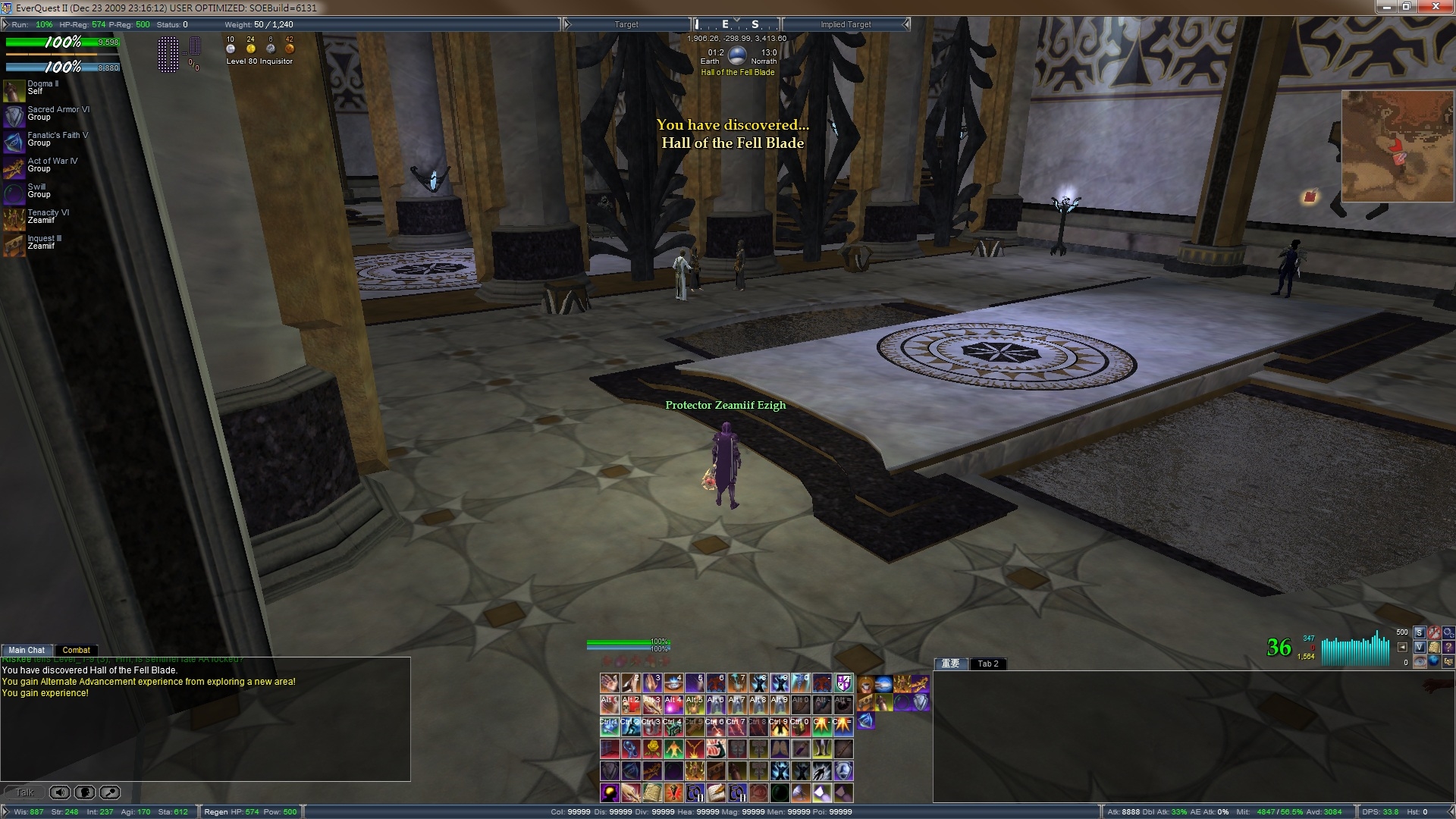Open the gear settings icon

[1448, 632]
